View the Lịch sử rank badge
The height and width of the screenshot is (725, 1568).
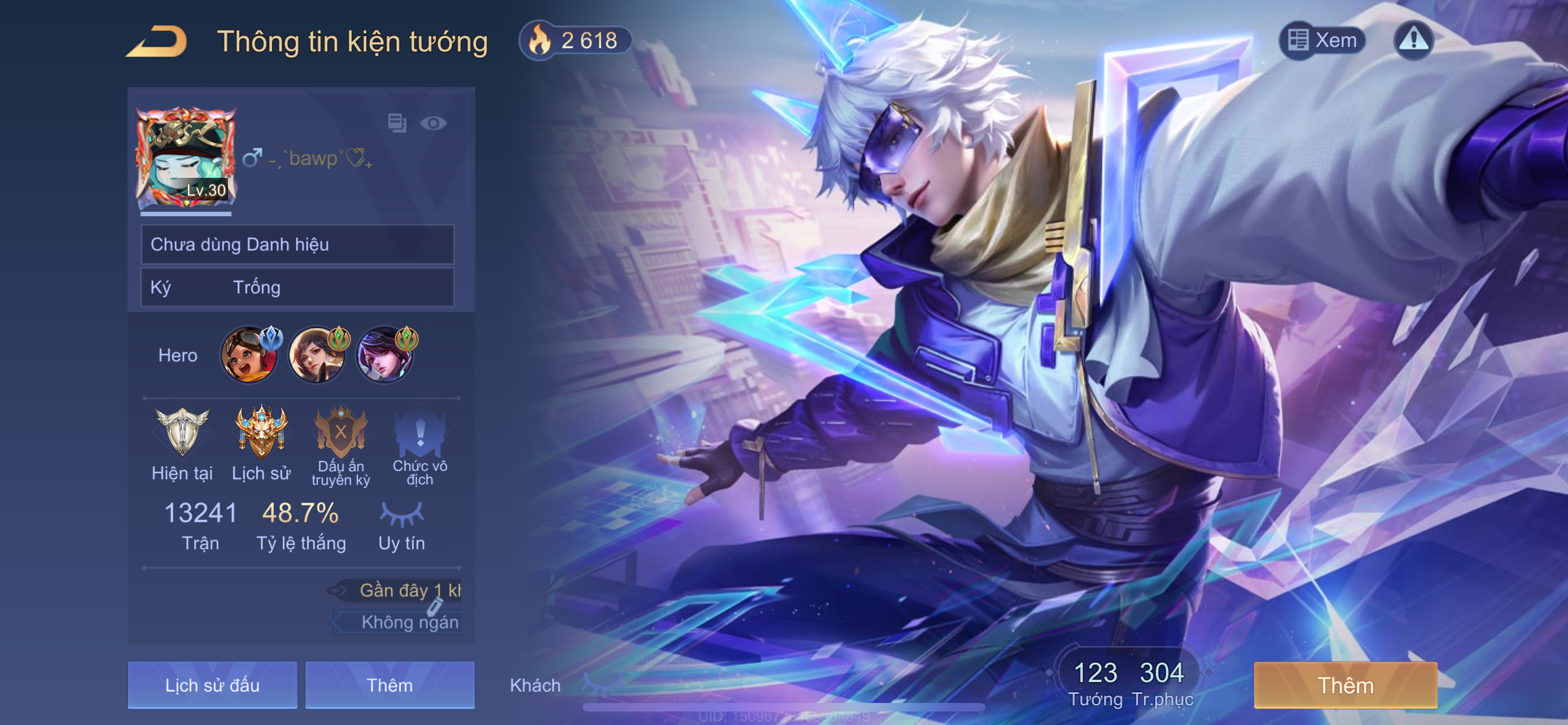(x=261, y=433)
